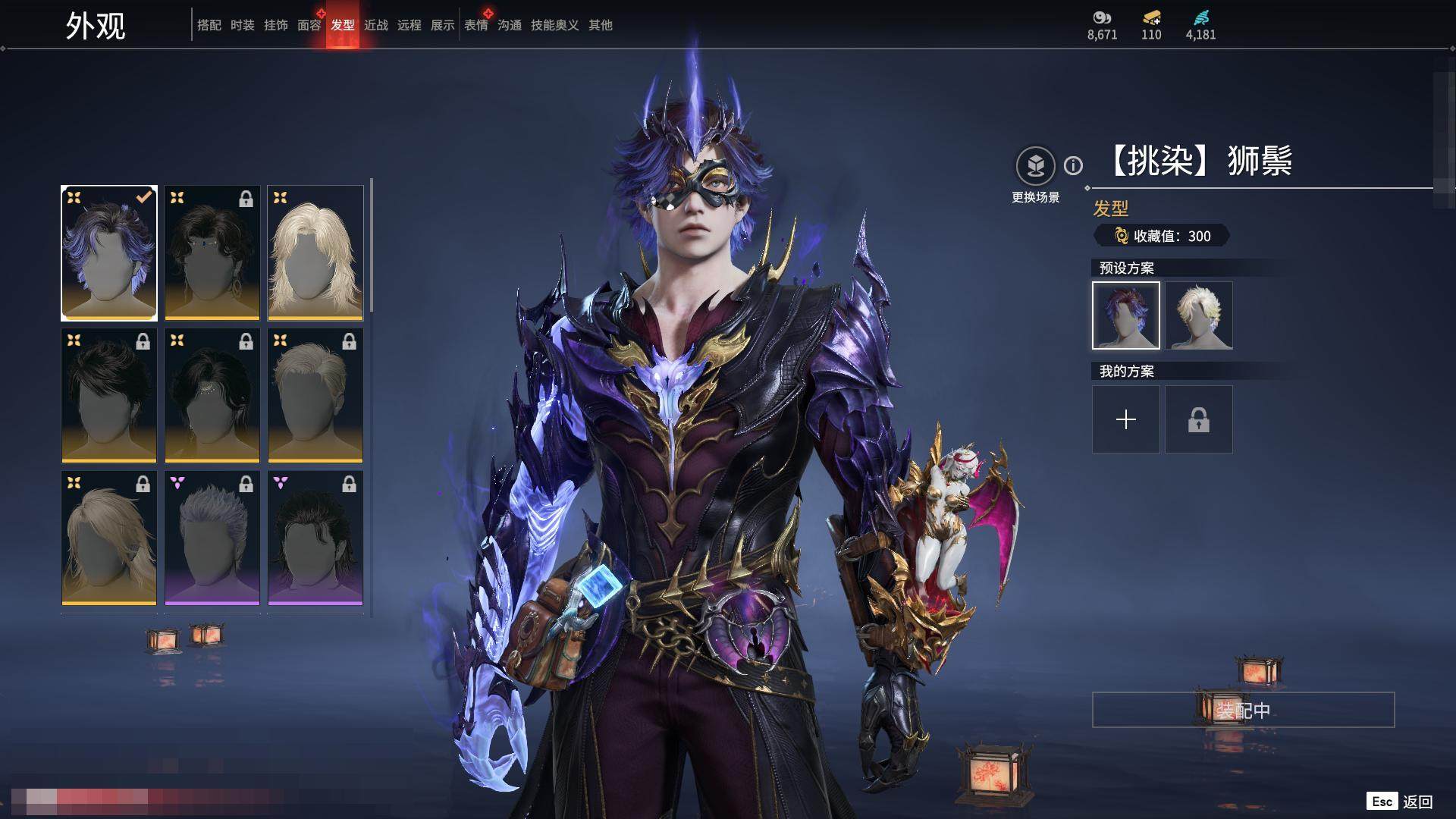1456x819 pixels.
Task: Open the 近战 tab
Action: tap(375, 25)
